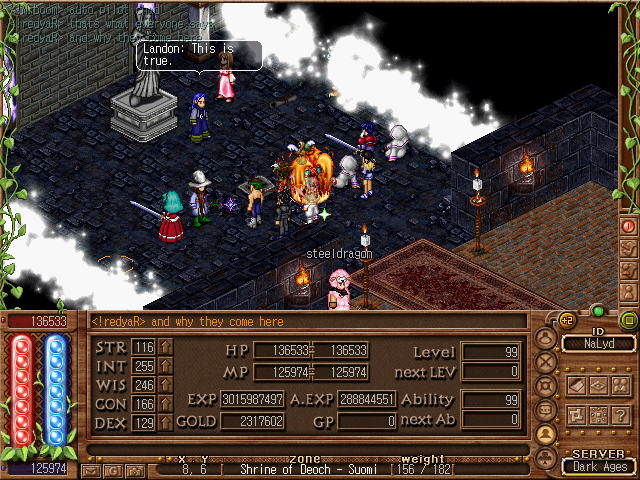Open the chat bubble round tab
The height and width of the screenshot is (480, 640).
[546, 410]
